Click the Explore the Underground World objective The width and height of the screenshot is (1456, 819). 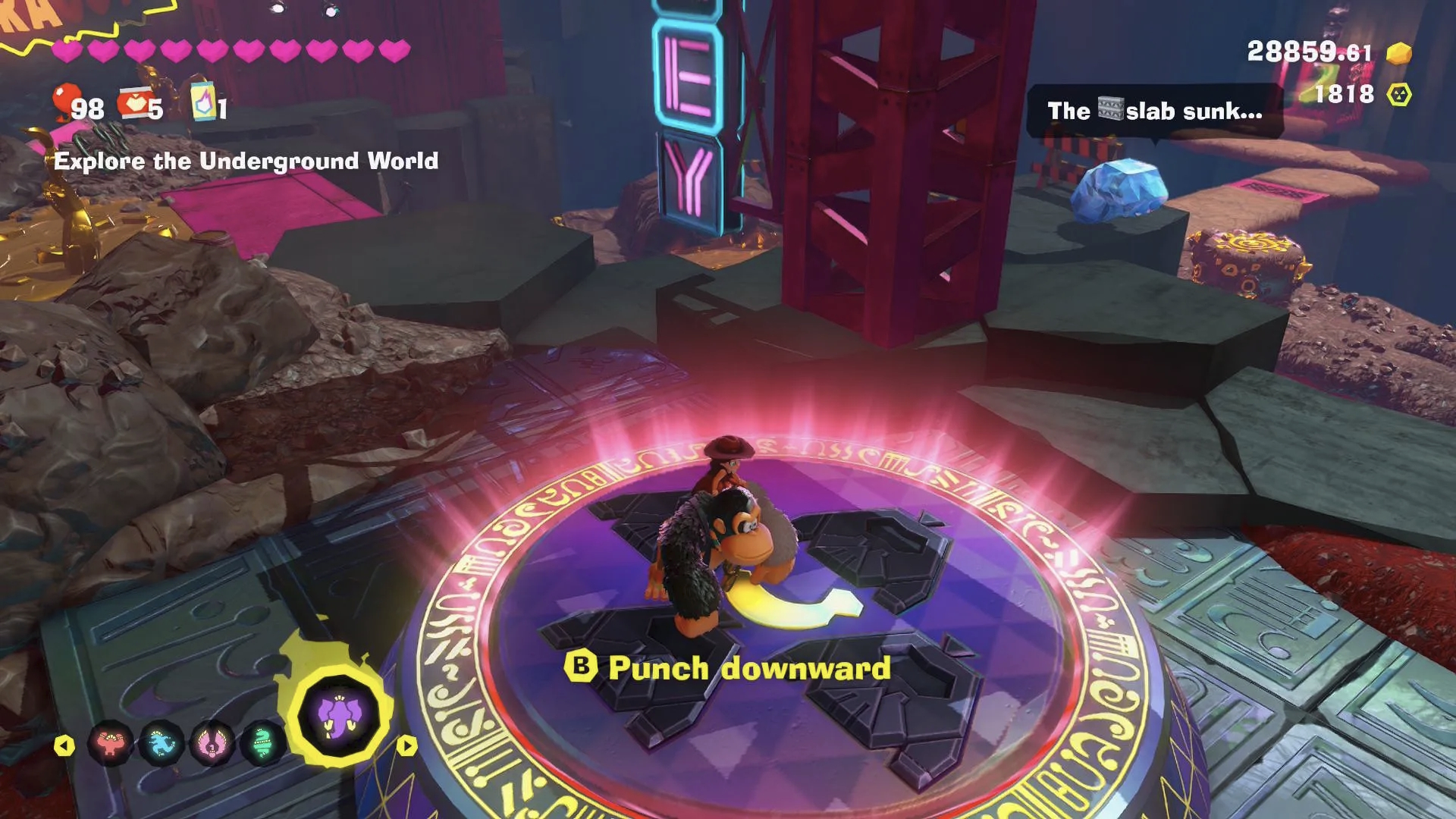coord(247,161)
